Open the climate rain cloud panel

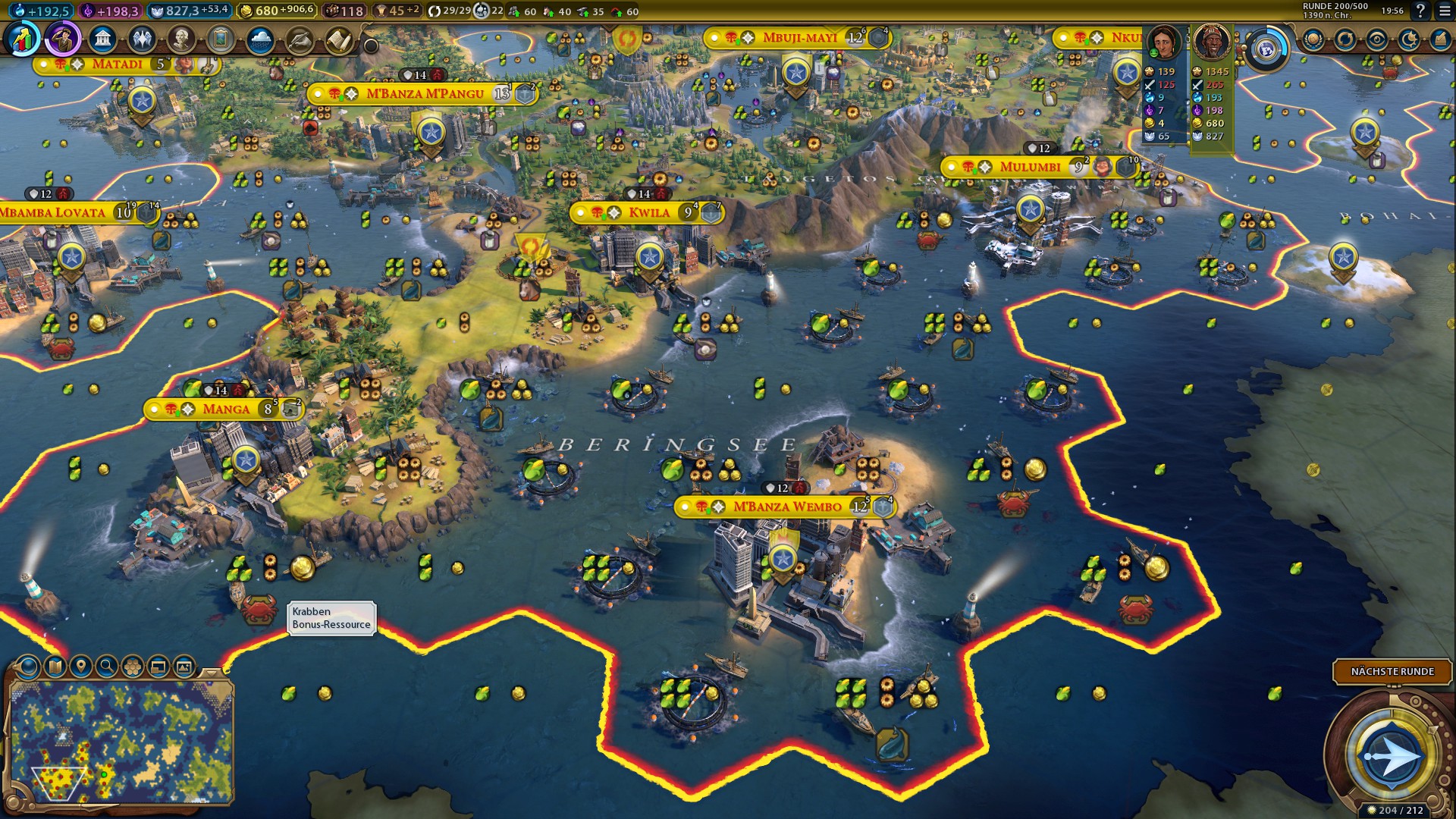click(260, 39)
